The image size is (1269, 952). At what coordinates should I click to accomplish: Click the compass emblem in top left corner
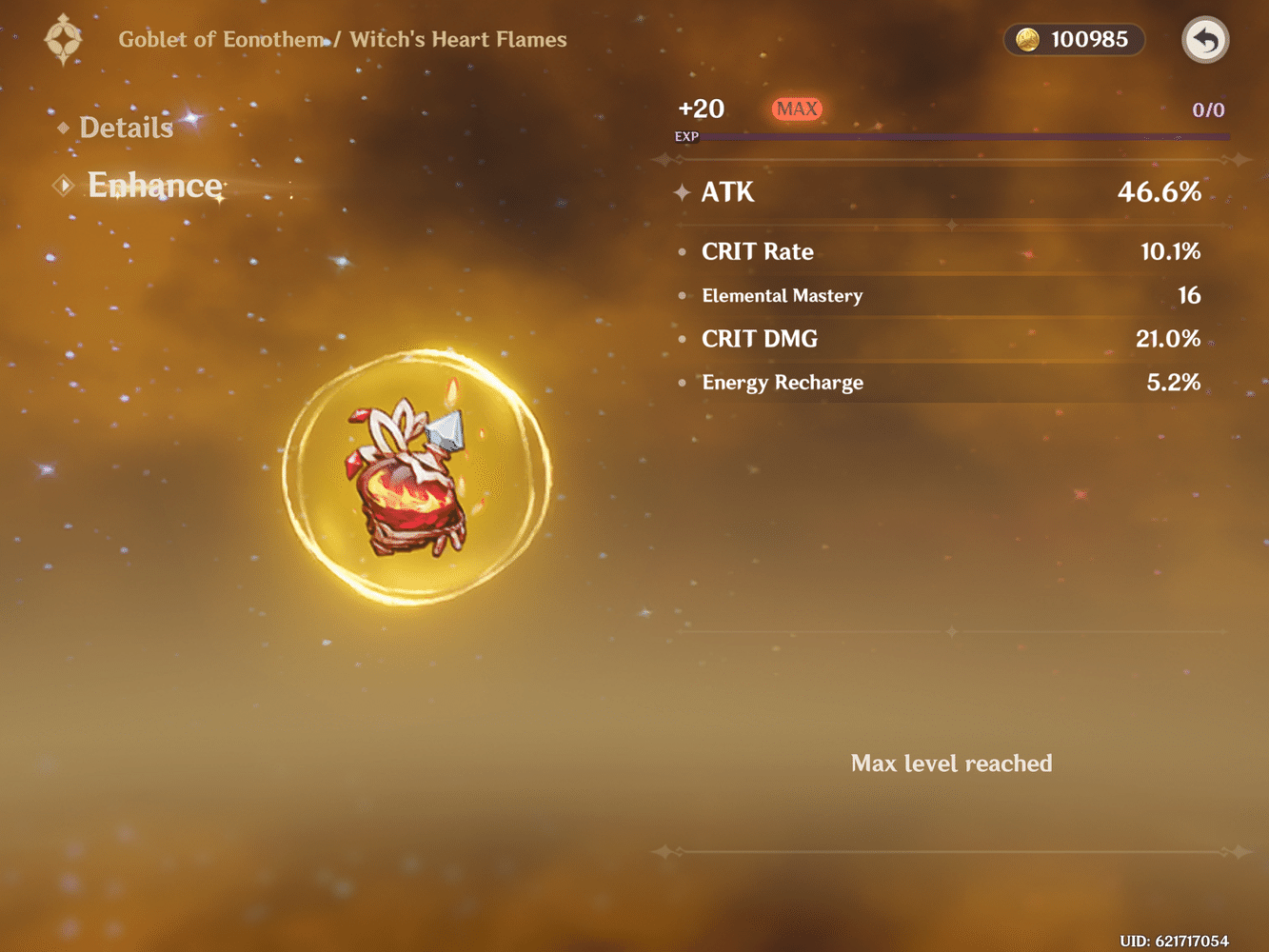pos(62,40)
